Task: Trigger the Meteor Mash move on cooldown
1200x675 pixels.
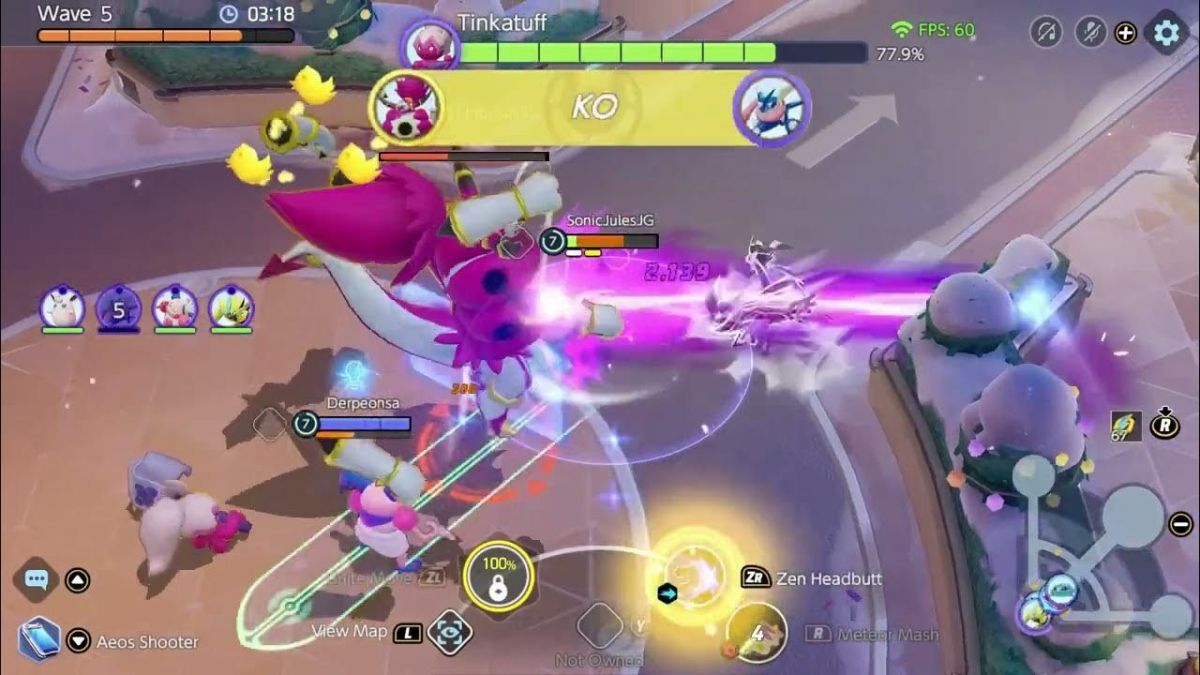Action: tap(757, 632)
